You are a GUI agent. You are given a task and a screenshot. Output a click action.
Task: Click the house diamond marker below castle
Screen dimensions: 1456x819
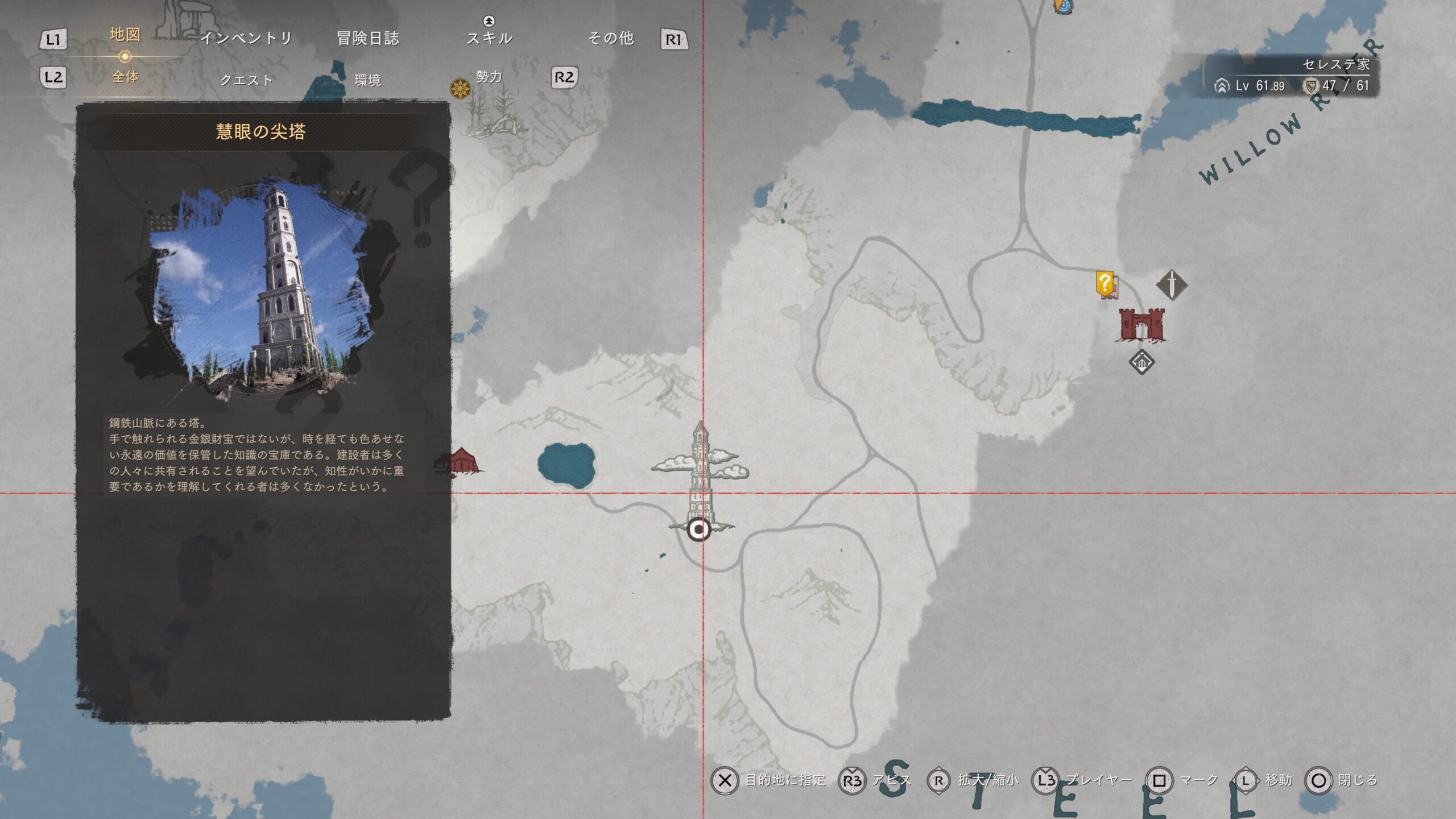[x=1141, y=362]
